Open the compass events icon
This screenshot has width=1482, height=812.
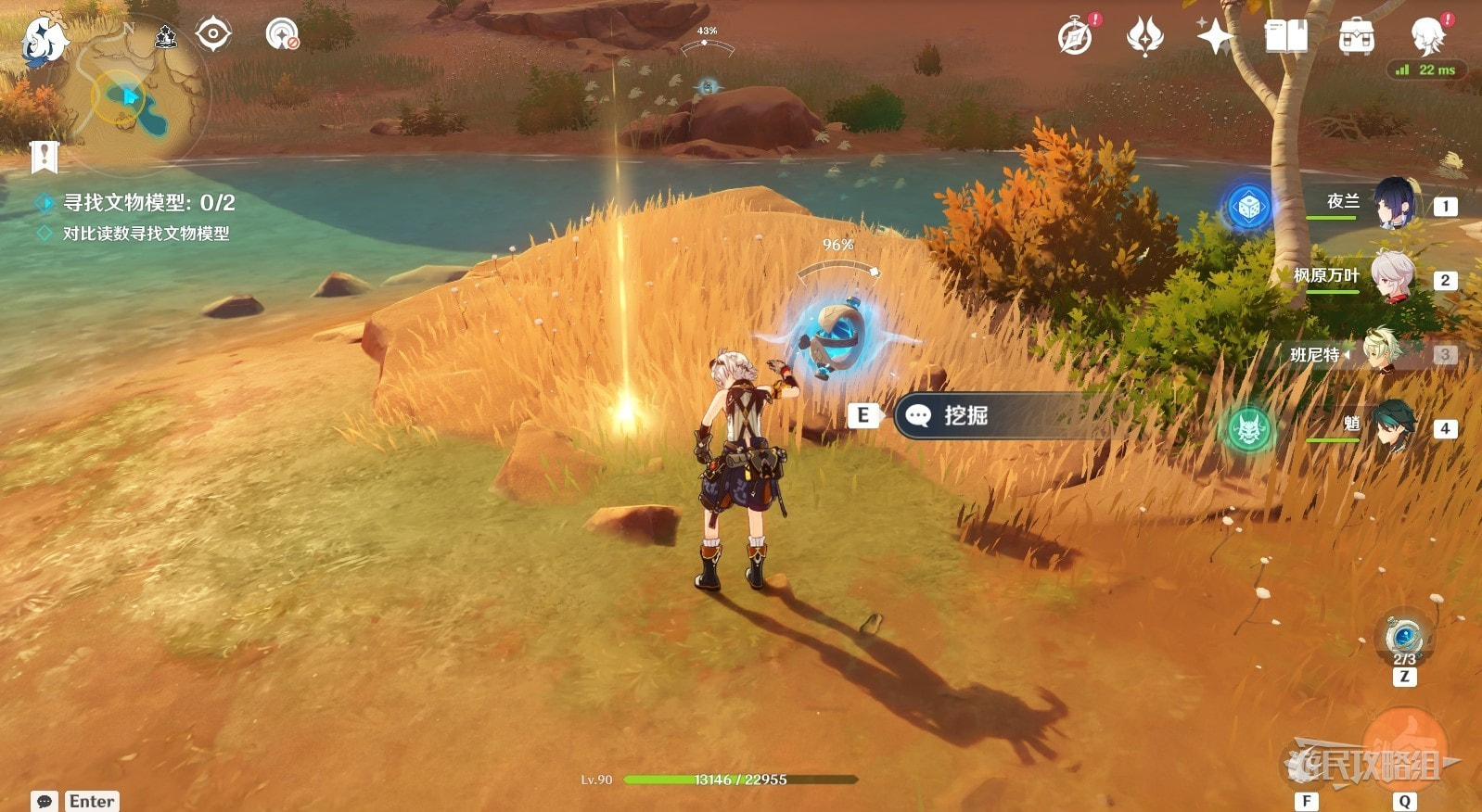coord(1076,37)
